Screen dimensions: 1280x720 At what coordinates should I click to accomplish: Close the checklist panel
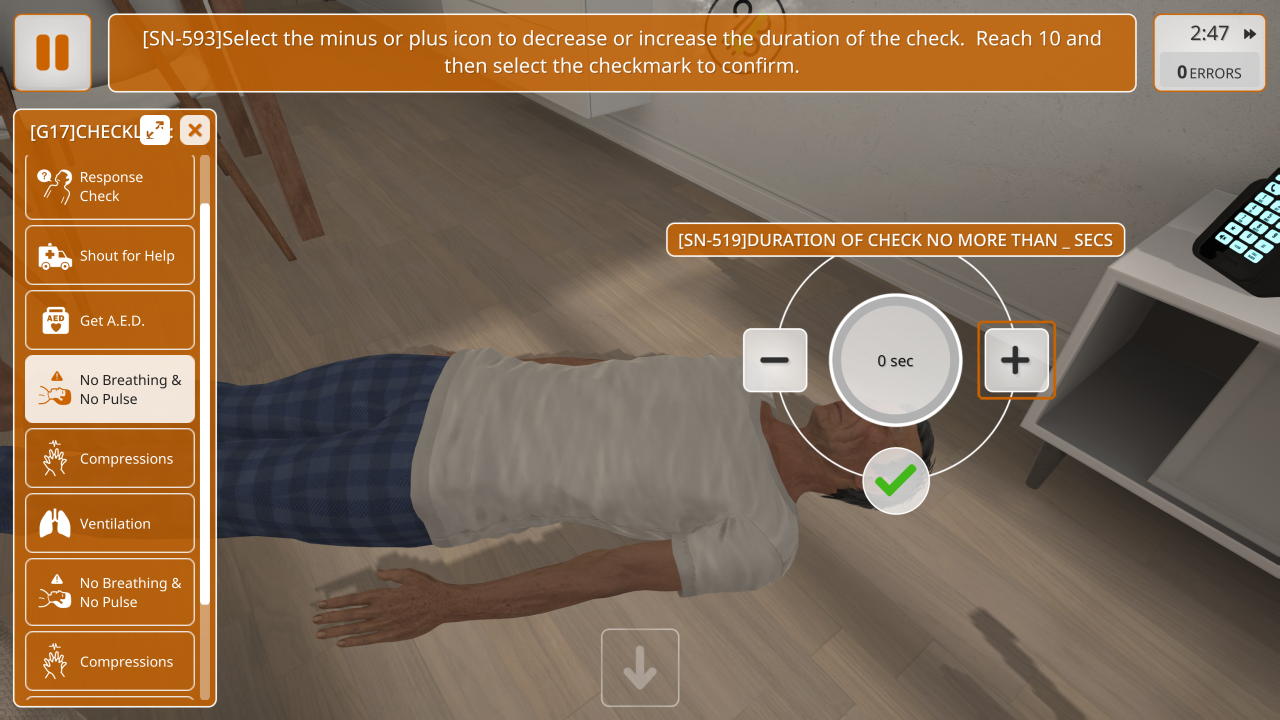195,129
